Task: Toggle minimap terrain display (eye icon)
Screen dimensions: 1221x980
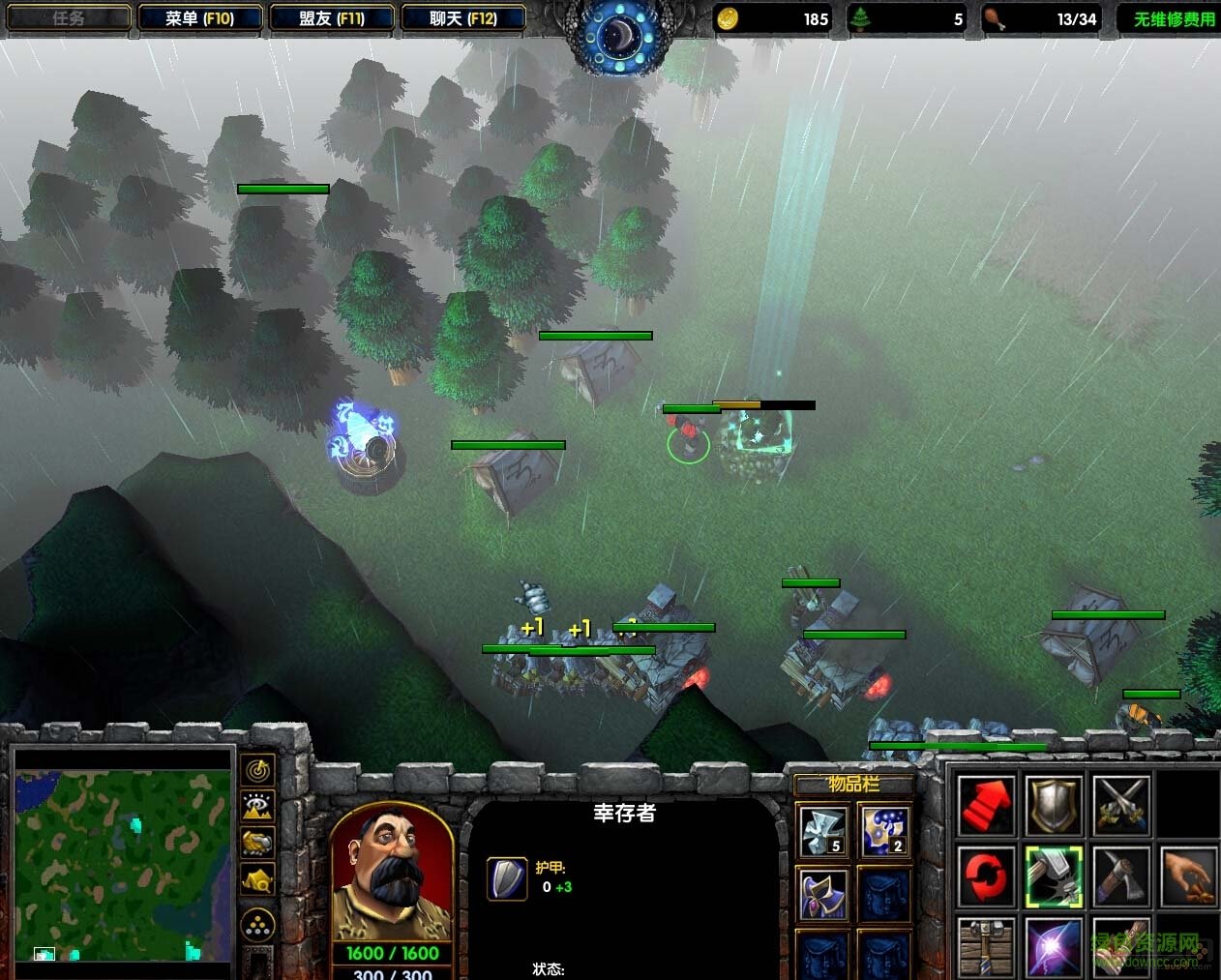Action: click(x=257, y=806)
